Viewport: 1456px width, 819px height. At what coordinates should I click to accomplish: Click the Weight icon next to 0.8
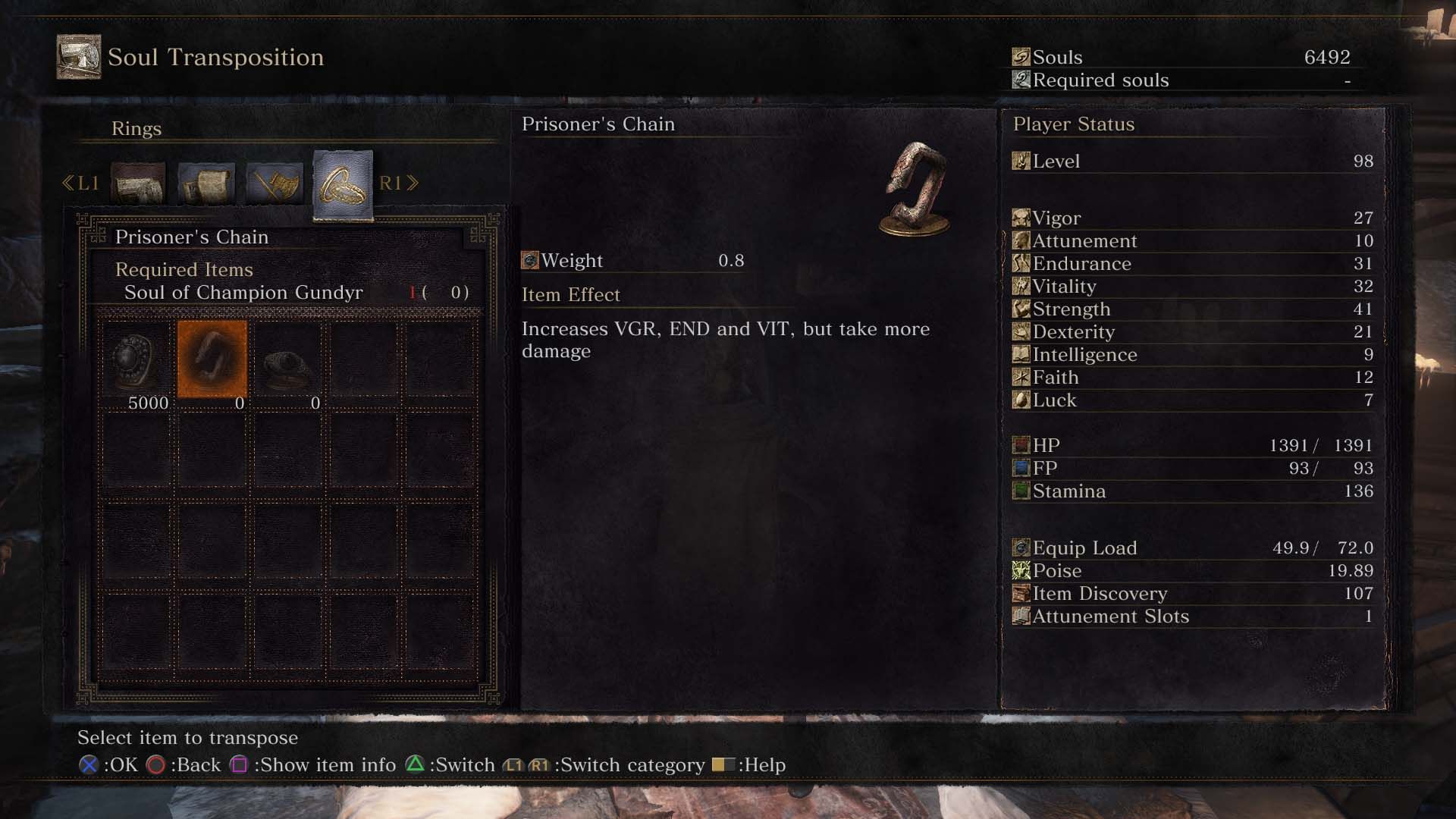pyautogui.click(x=529, y=260)
